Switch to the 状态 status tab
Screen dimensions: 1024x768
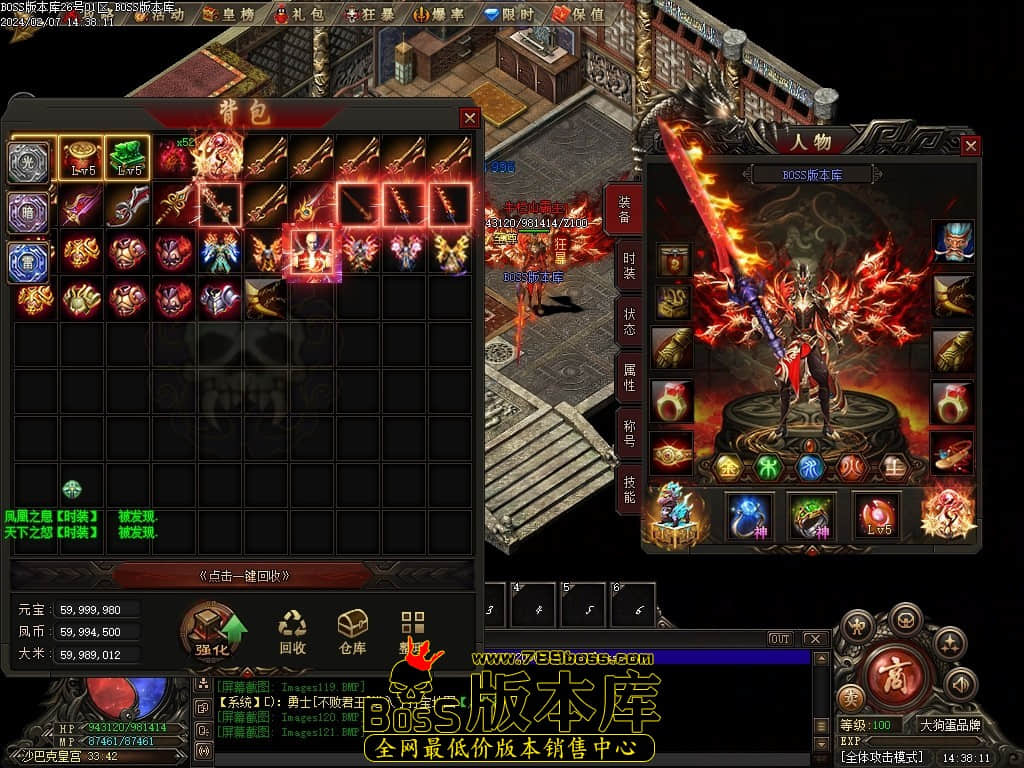[x=628, y=320]
